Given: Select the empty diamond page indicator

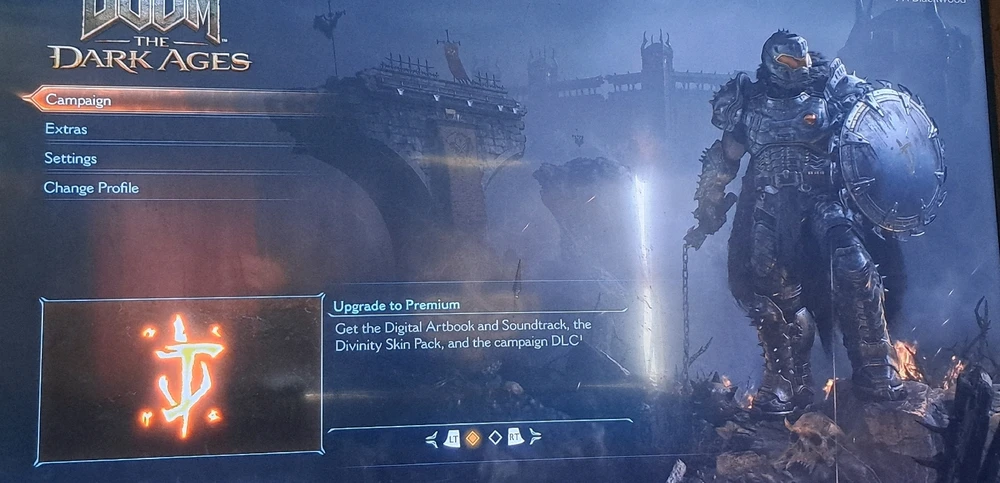Looking at the screenshot, I should coord(494,437).
